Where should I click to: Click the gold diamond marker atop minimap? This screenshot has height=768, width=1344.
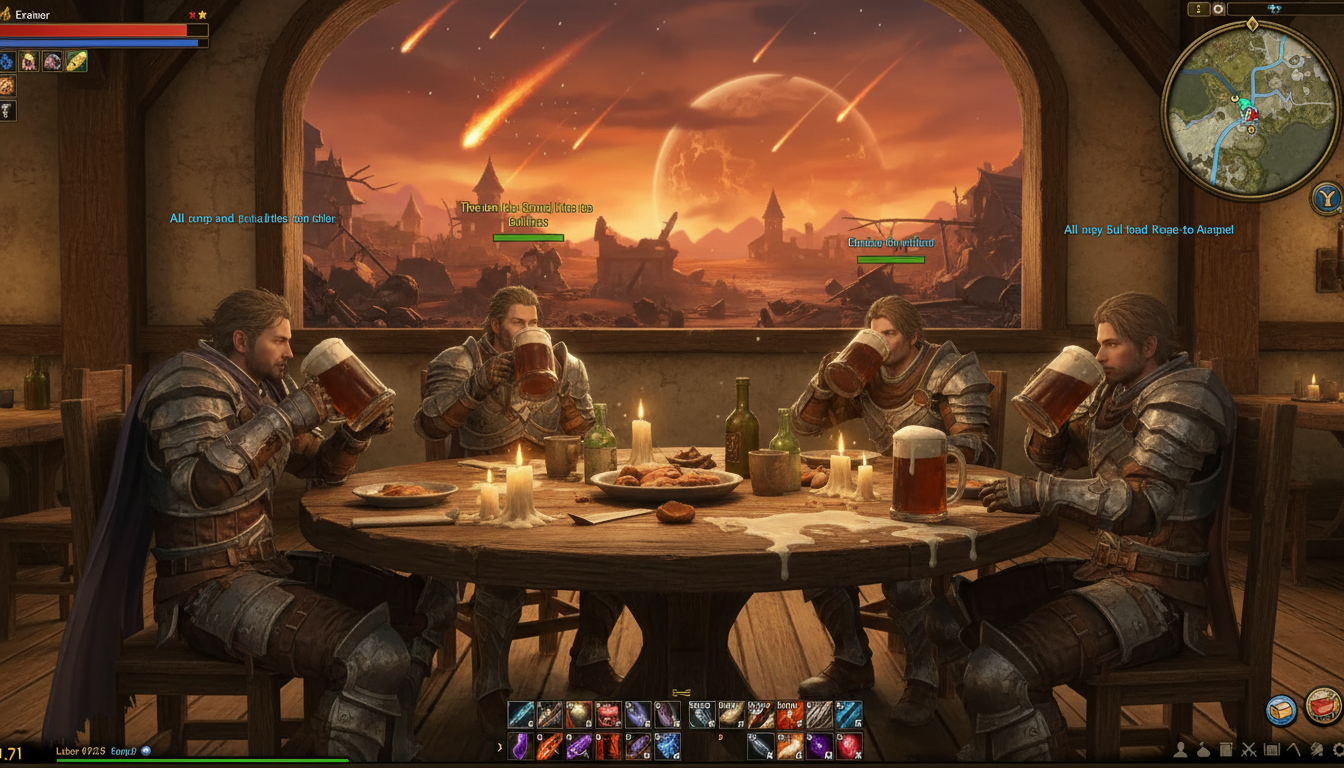[1251, 24]
